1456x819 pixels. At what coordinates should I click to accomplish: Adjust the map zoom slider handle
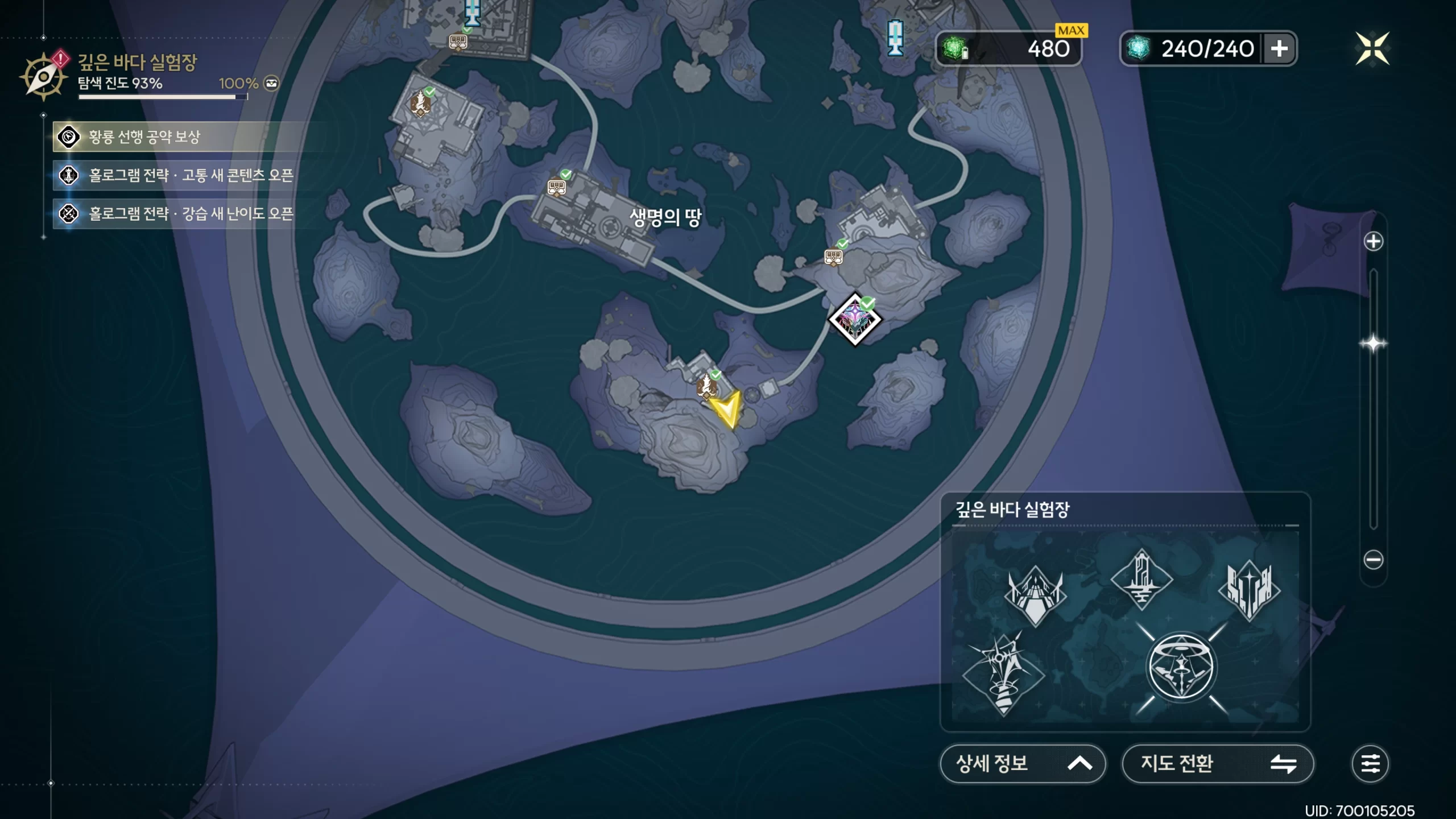click(1373, 344)
